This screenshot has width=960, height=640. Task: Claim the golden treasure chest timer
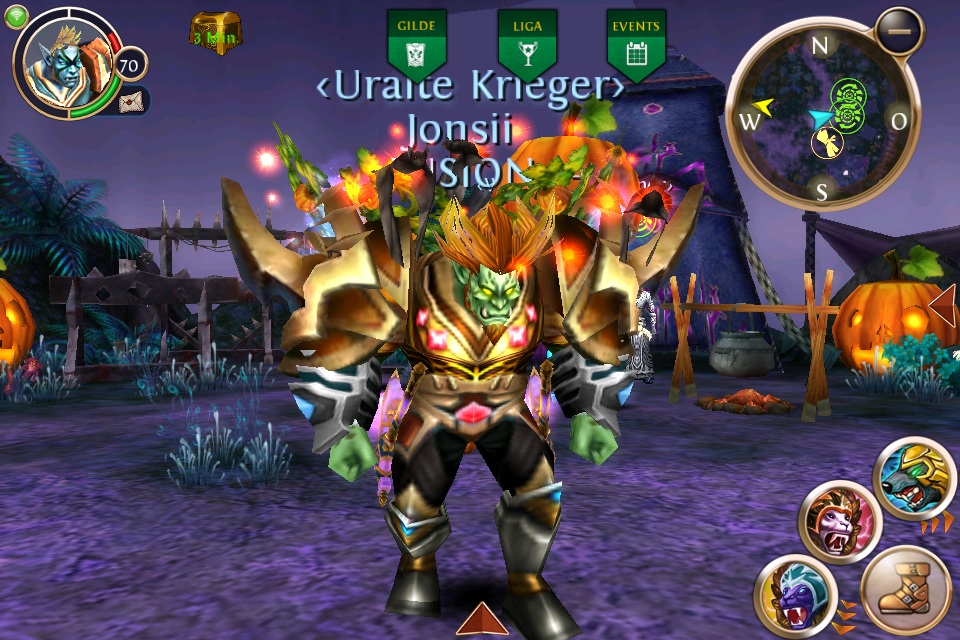(x=216, y=34)
